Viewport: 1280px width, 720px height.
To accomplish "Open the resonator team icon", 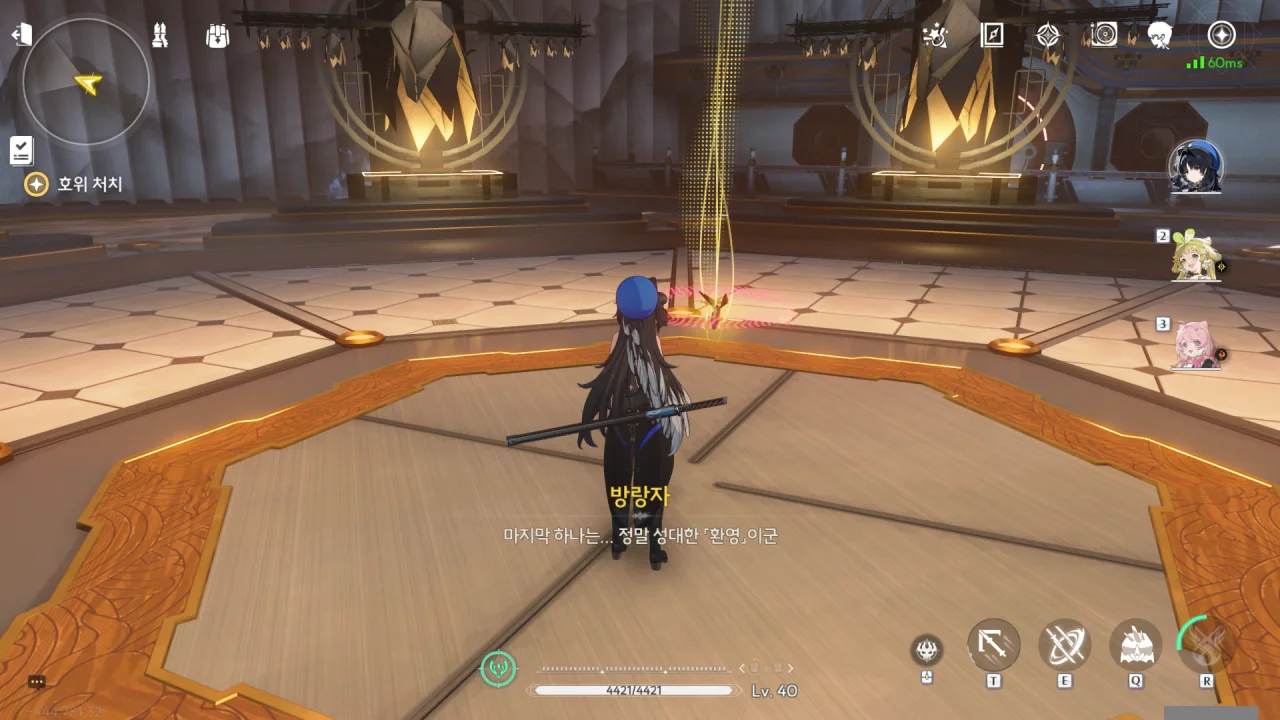I will 159,36.
